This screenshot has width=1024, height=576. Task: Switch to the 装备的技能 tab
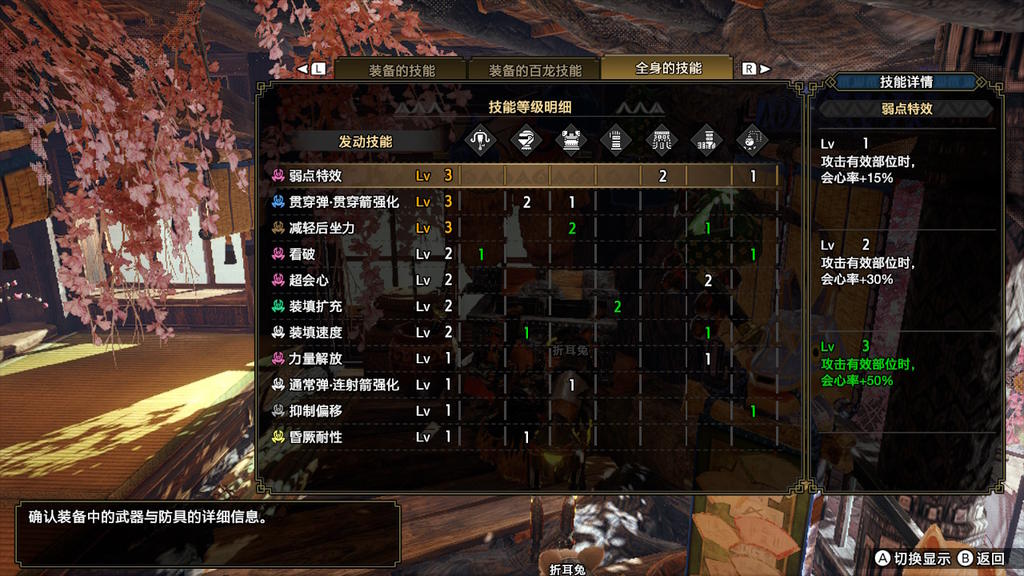[401, 70]
